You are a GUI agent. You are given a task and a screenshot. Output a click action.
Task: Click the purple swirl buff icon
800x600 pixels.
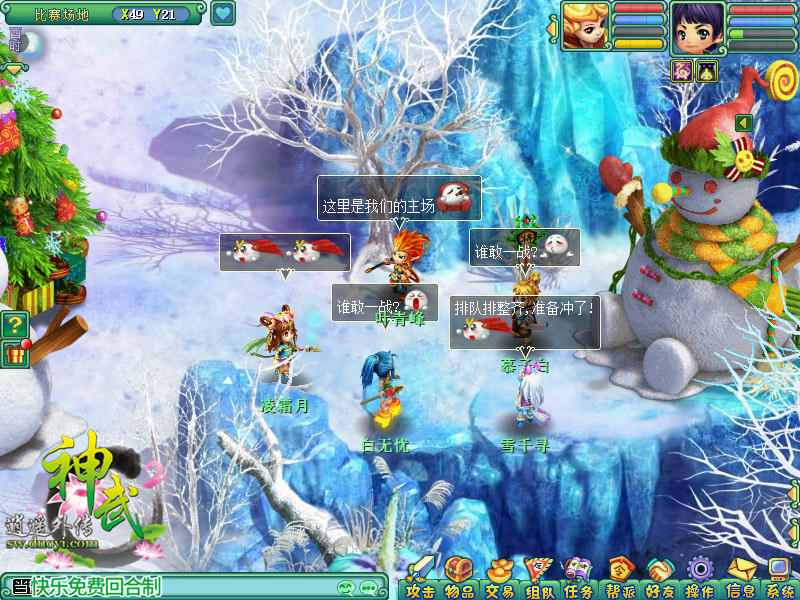pyautogui.click(x=683, y=70)
